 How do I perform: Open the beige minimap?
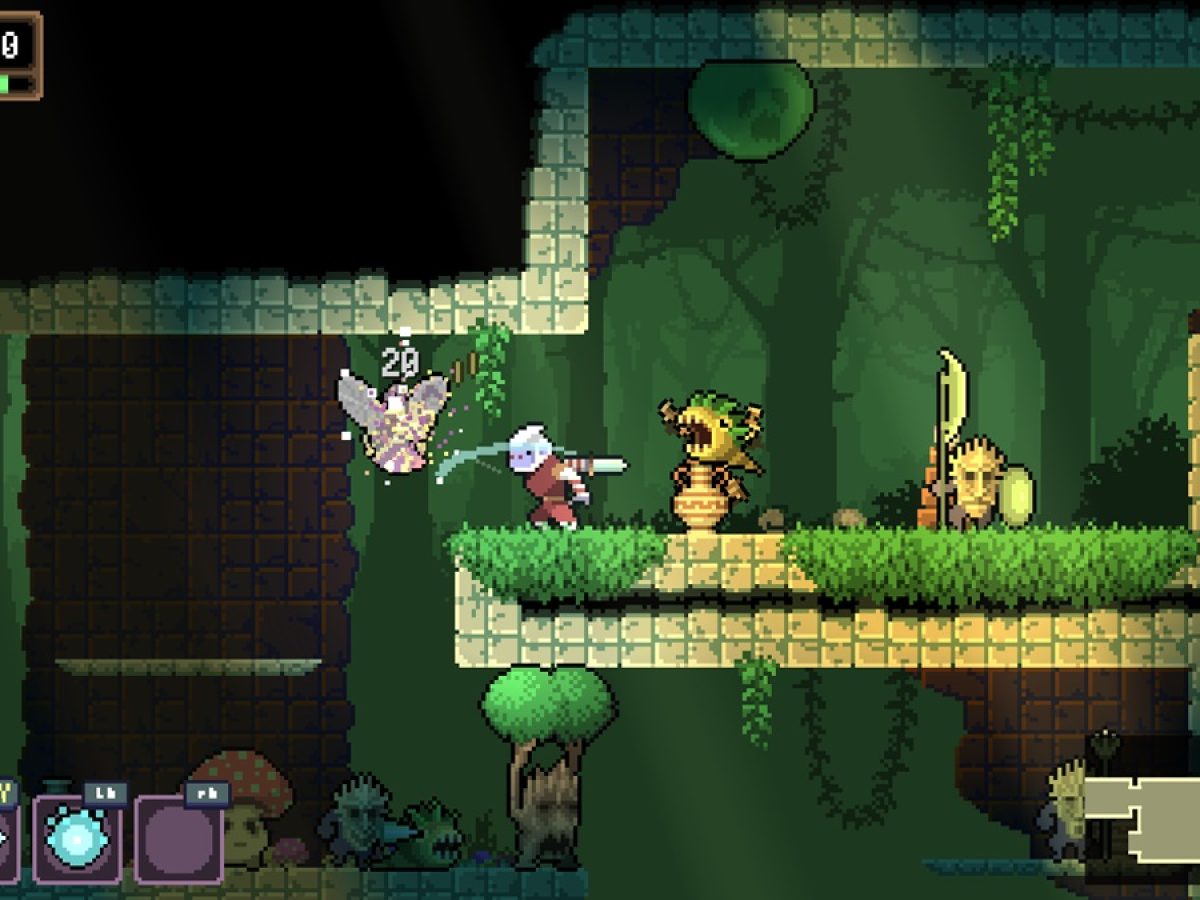(1143, 818)
